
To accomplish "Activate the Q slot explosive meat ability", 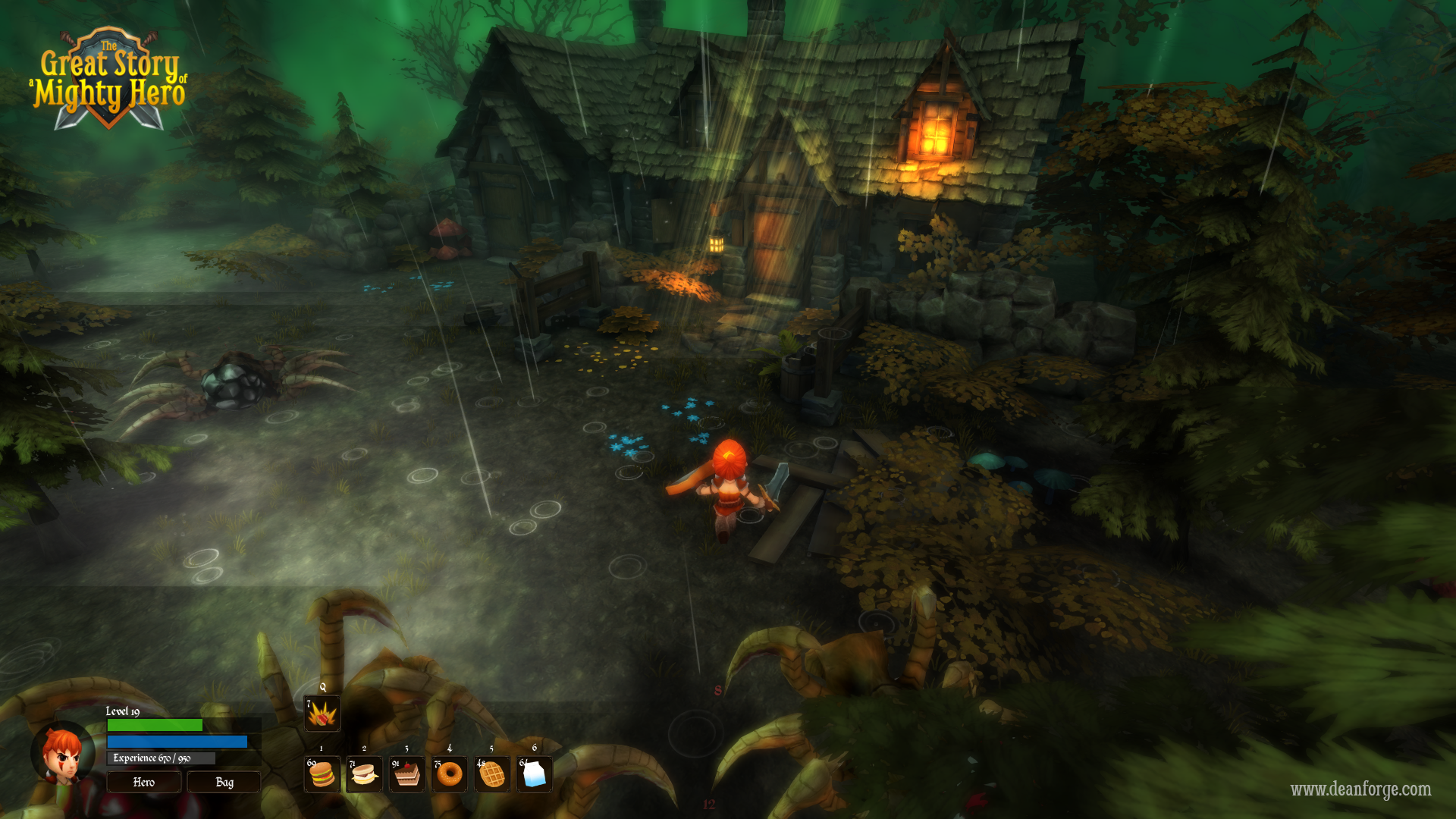I will click(322, 714).
